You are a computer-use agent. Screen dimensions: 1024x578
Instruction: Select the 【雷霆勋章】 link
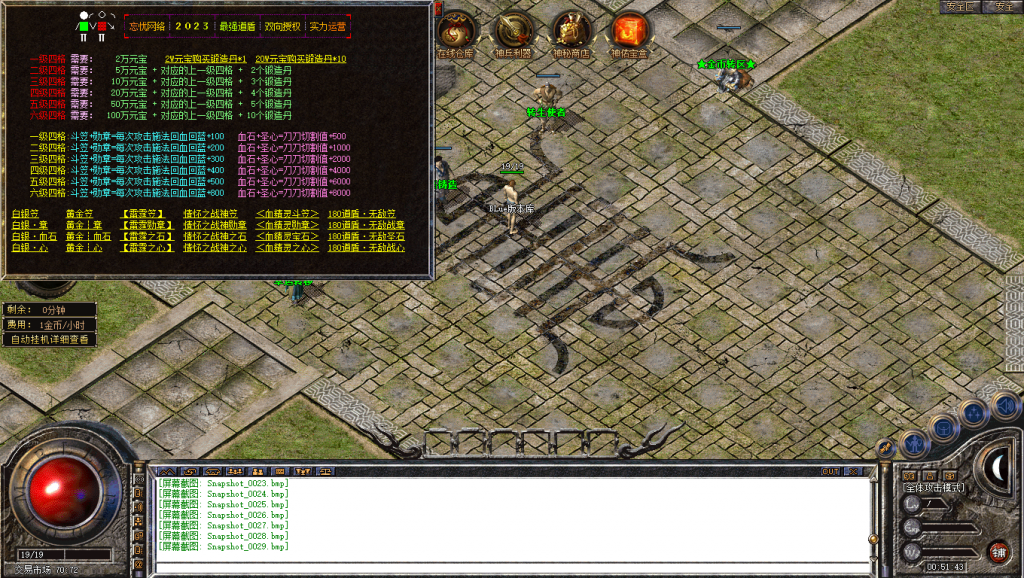[142, 225]
